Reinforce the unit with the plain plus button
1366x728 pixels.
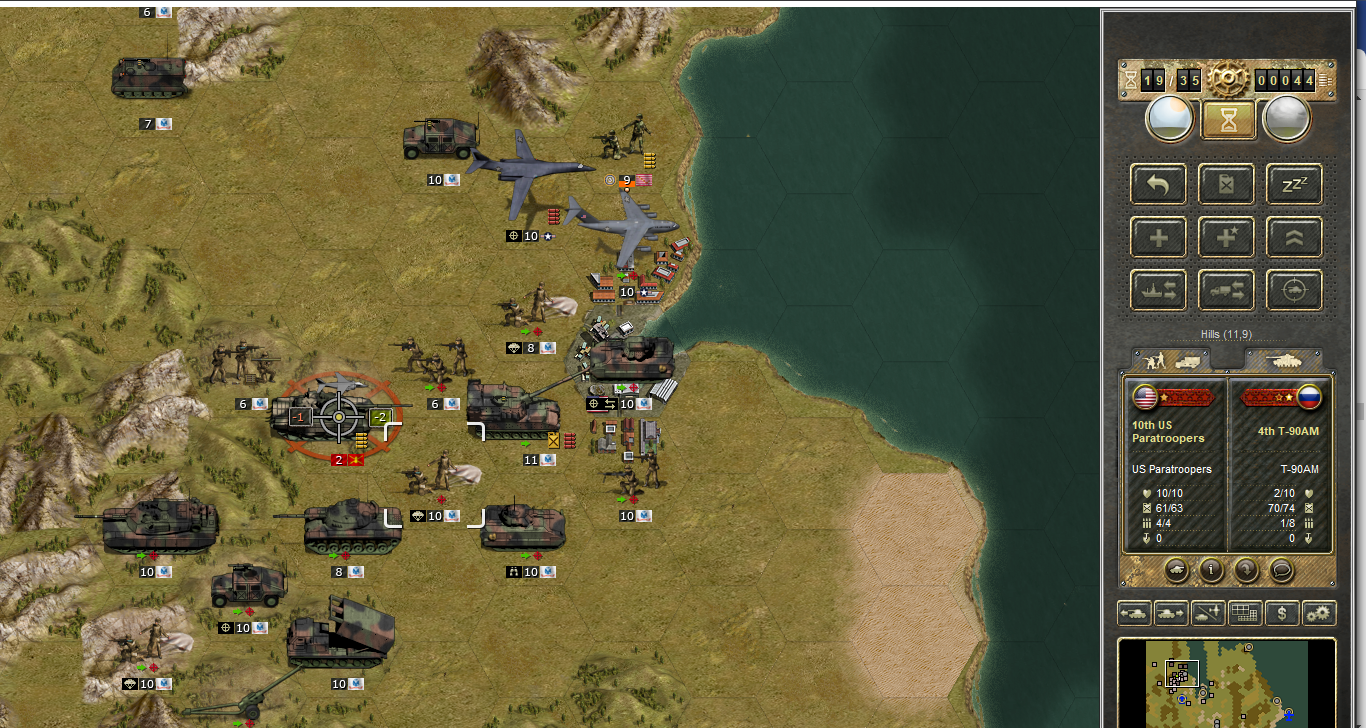[1158, 237]
